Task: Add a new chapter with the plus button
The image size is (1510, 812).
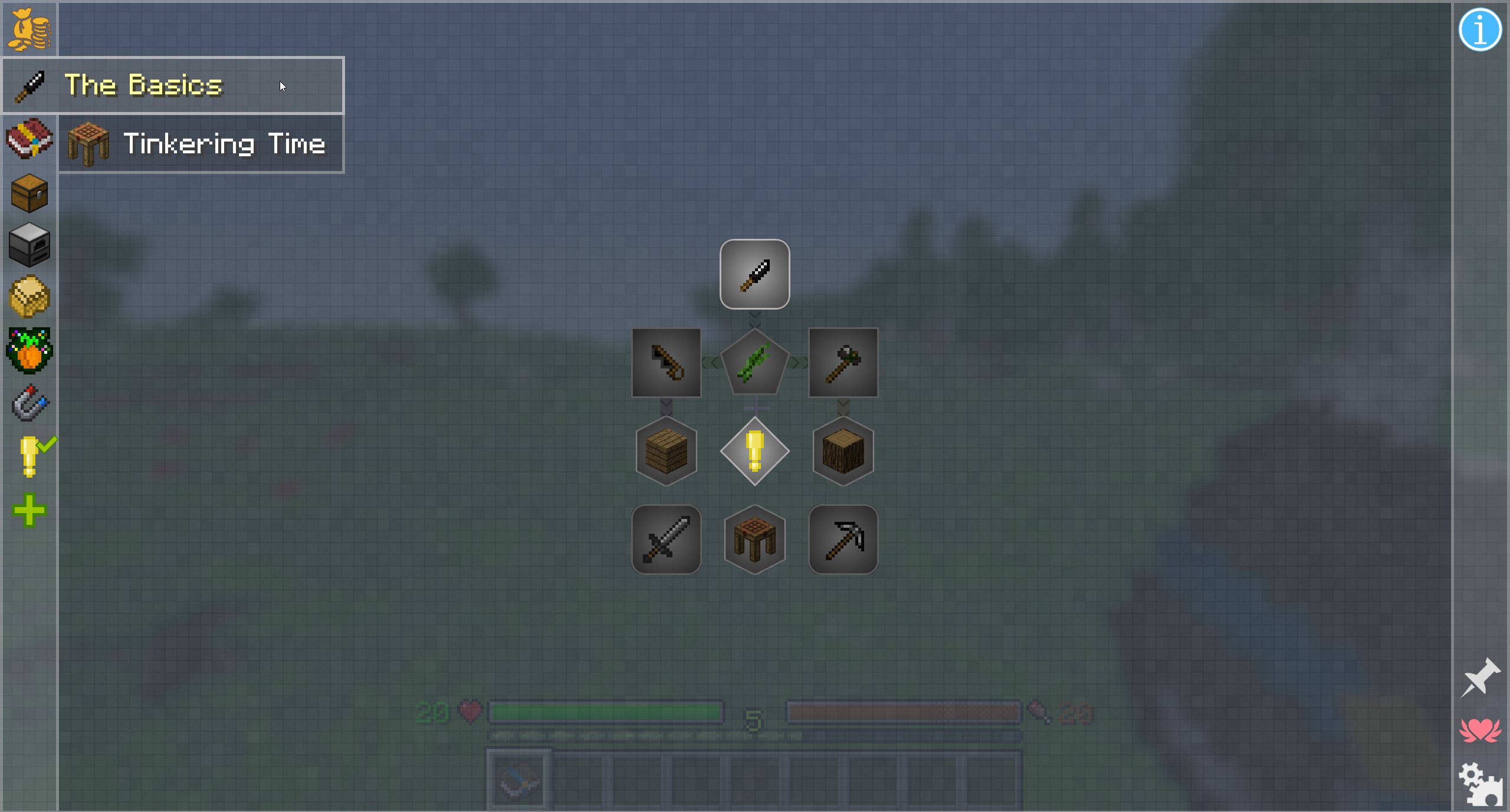Action: tap(28, 509)
